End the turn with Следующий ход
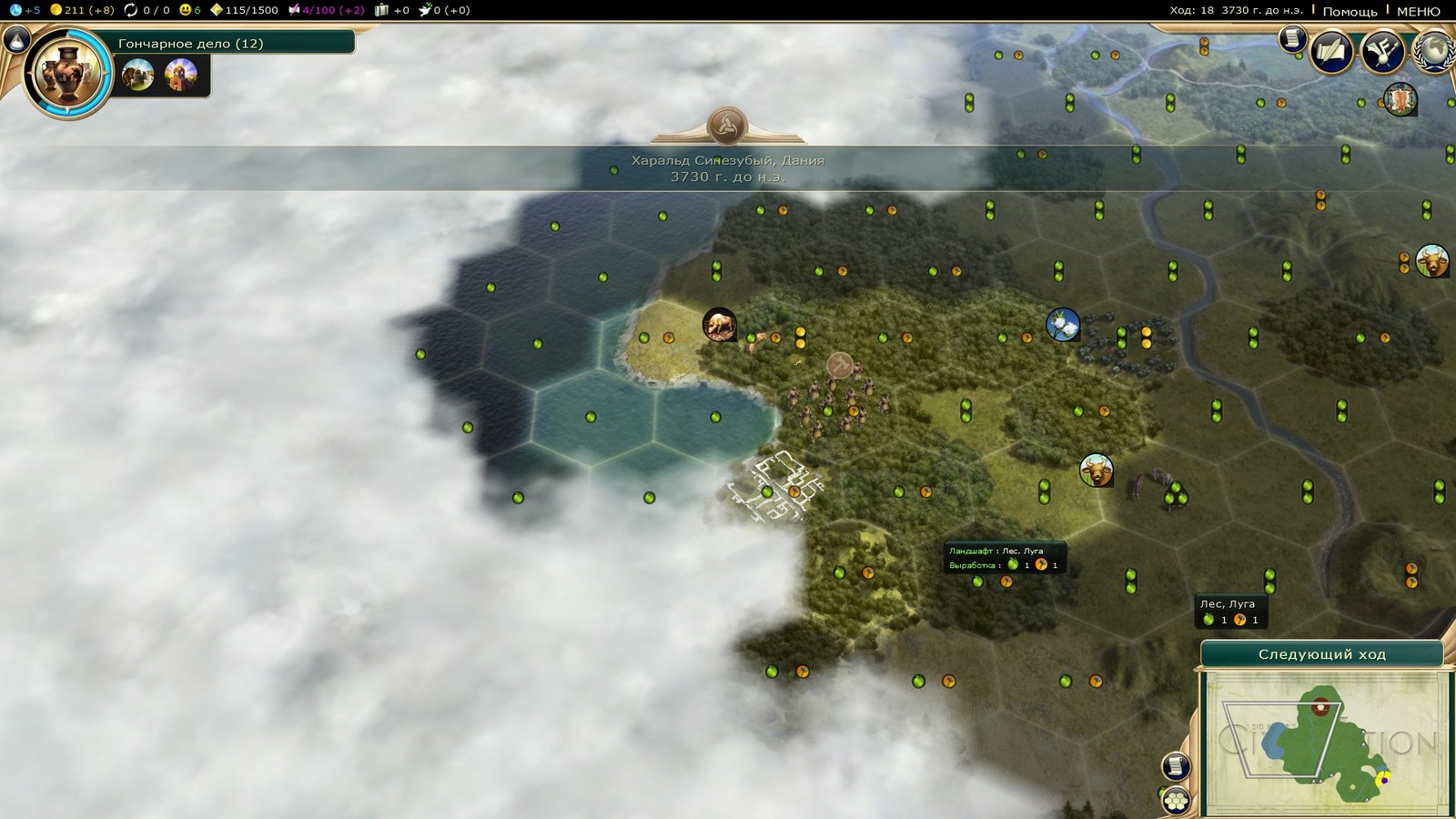1456x819 pixels. [x=1321, y=654]
